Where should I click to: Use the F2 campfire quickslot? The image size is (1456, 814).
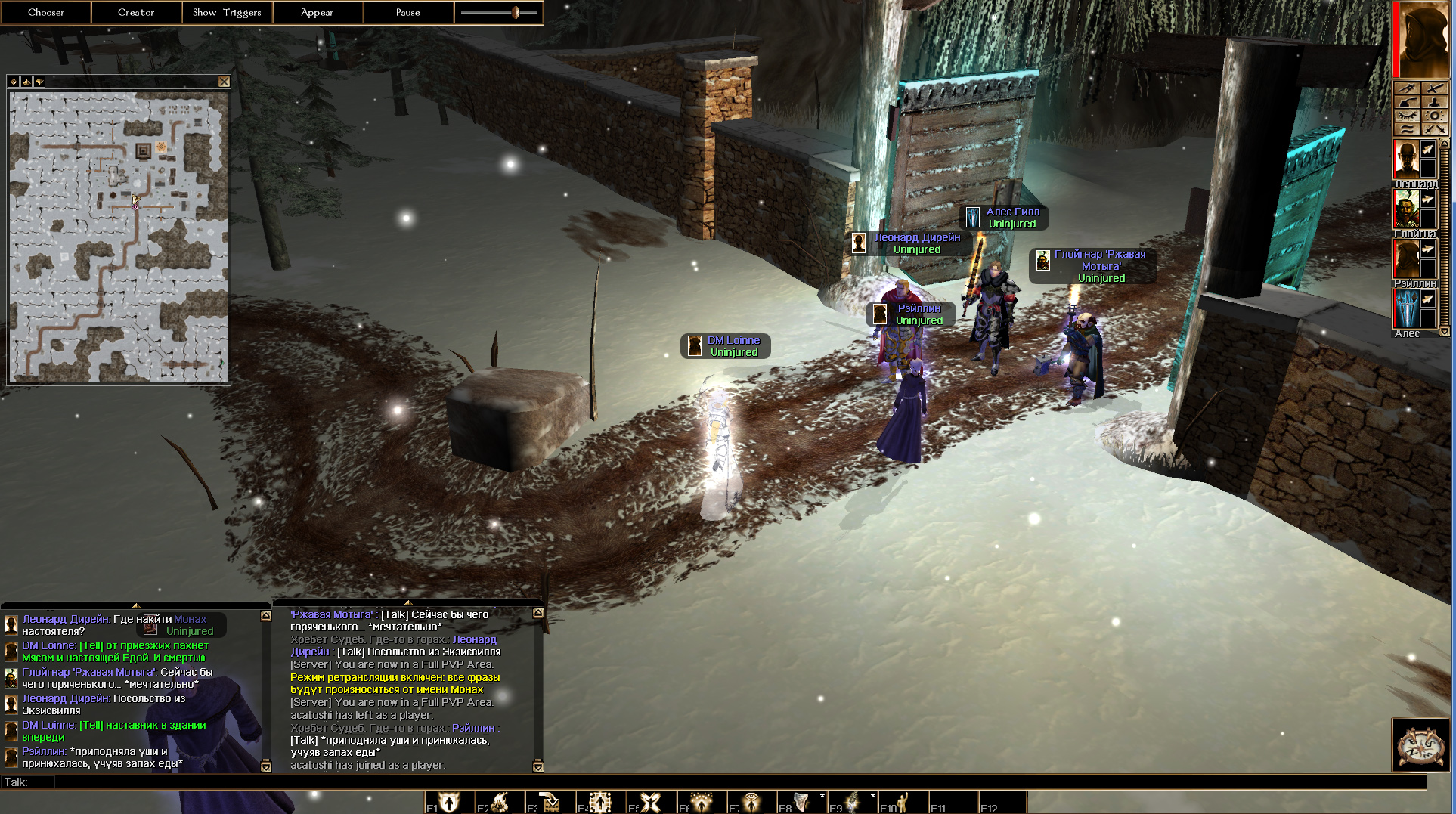click(x=500, y=802)
